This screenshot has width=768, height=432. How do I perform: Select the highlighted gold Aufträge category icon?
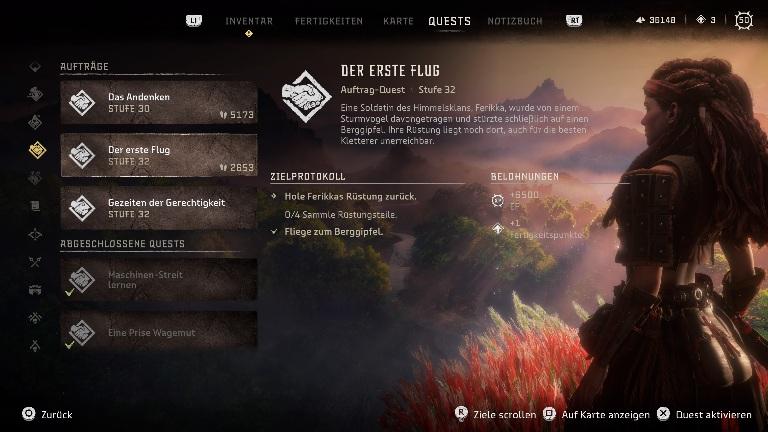[36, 150]
